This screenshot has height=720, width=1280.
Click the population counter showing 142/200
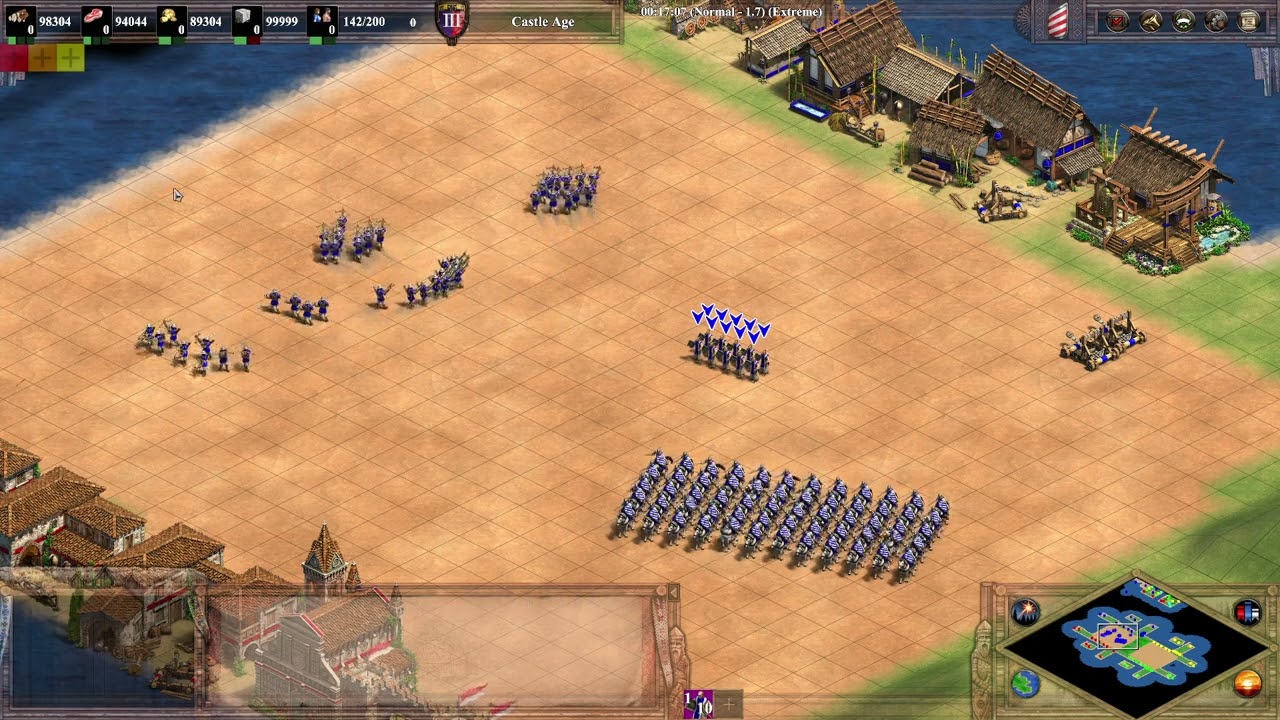(363, 21)
